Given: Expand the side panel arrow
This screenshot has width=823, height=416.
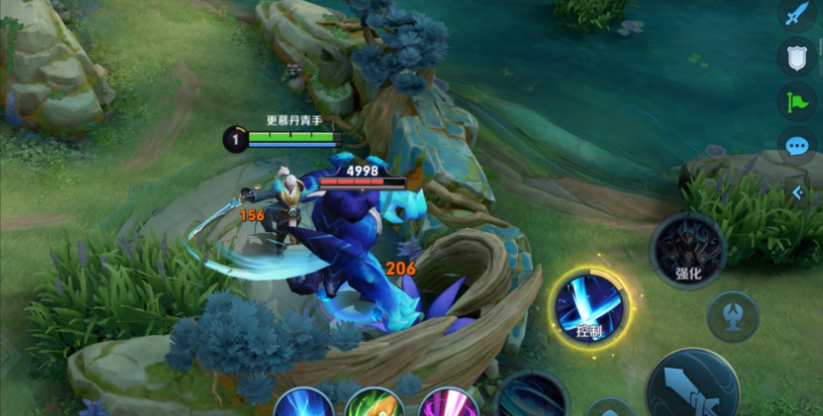Looking at the screenshot, I should (798, 192).
